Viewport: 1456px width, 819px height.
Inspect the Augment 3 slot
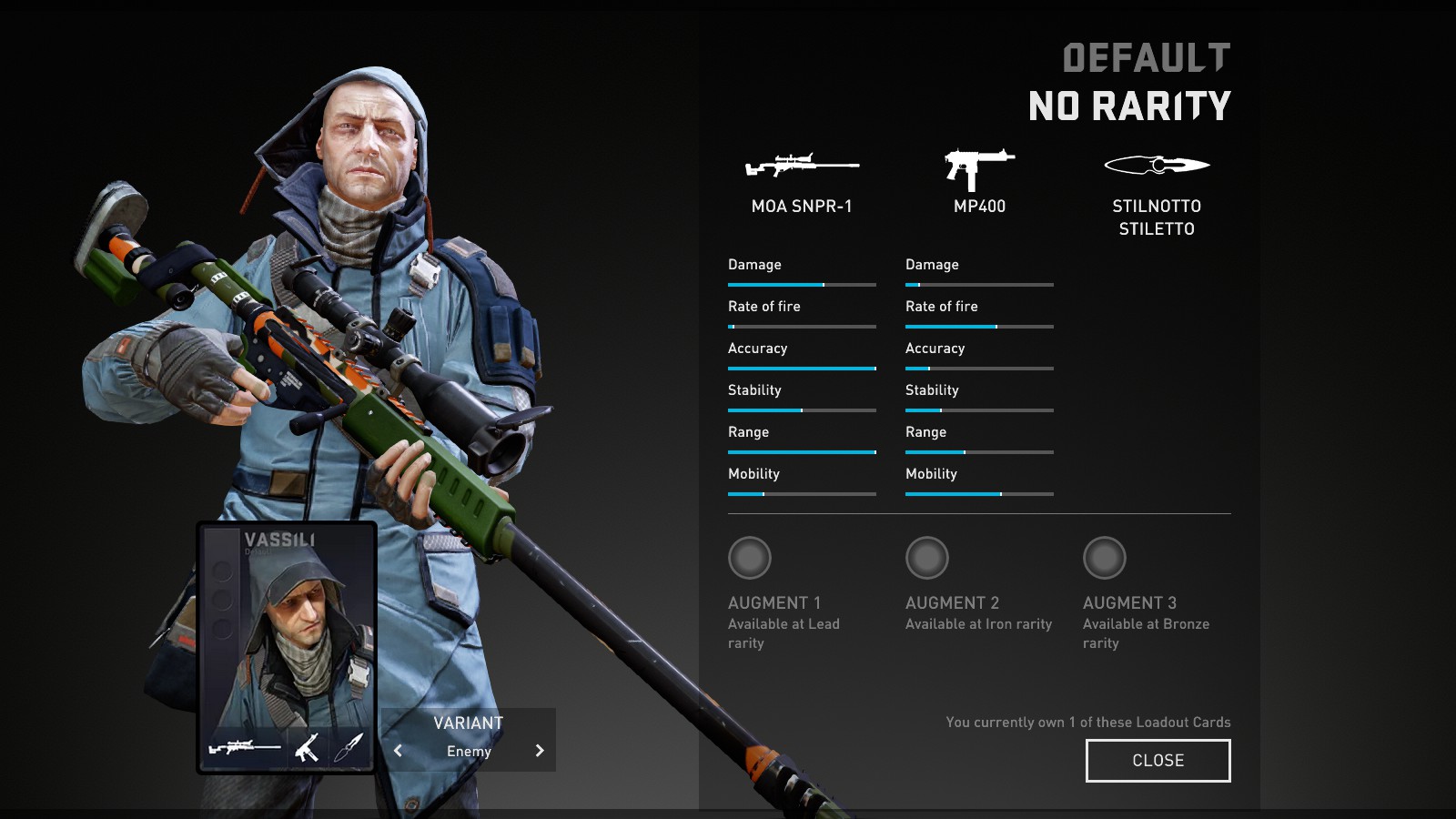coord(1105,558)
